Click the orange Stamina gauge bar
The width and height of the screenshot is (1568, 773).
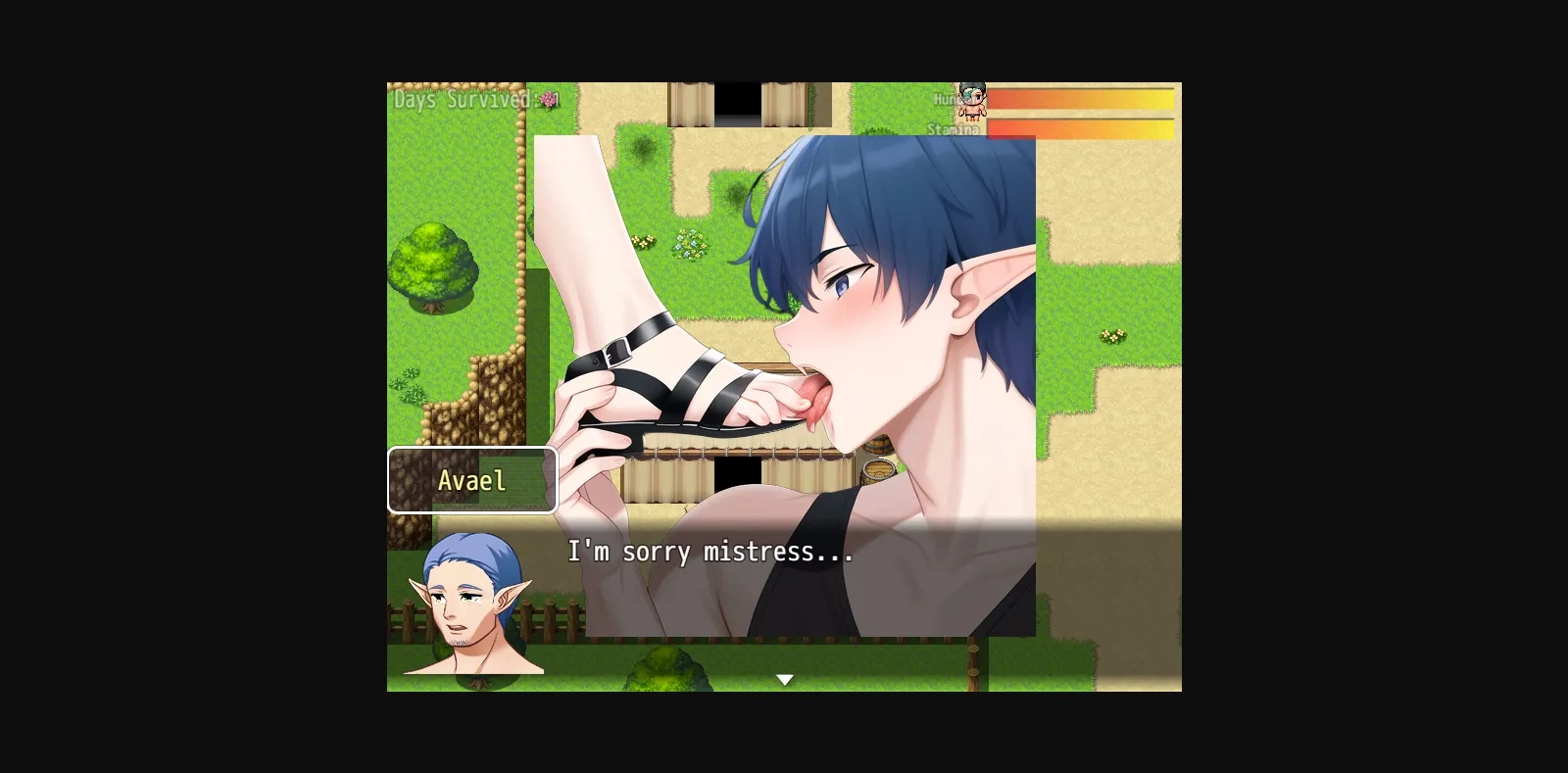[1078, 127]
